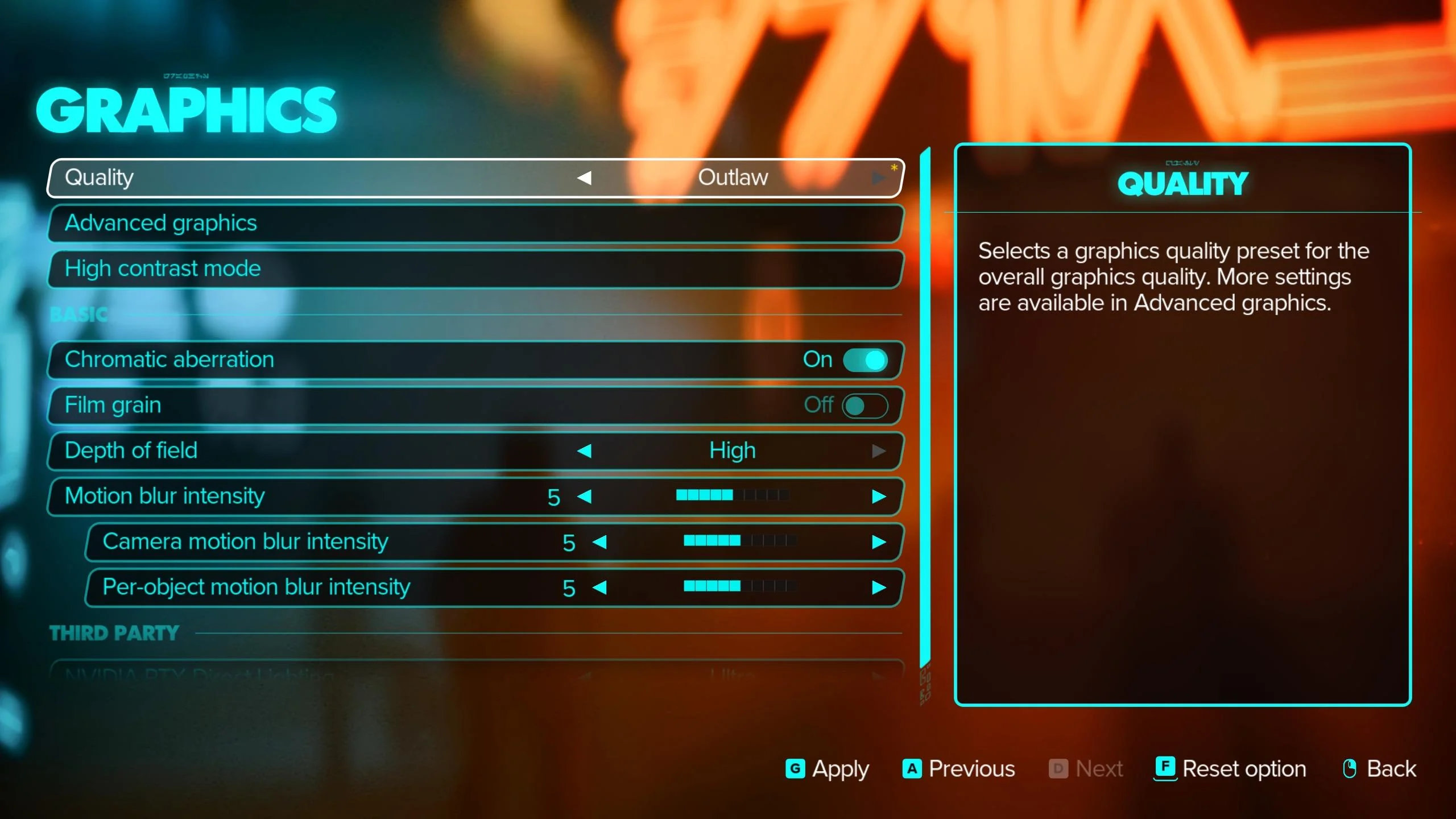Click right arrow on Quality preset

(878, 178)
